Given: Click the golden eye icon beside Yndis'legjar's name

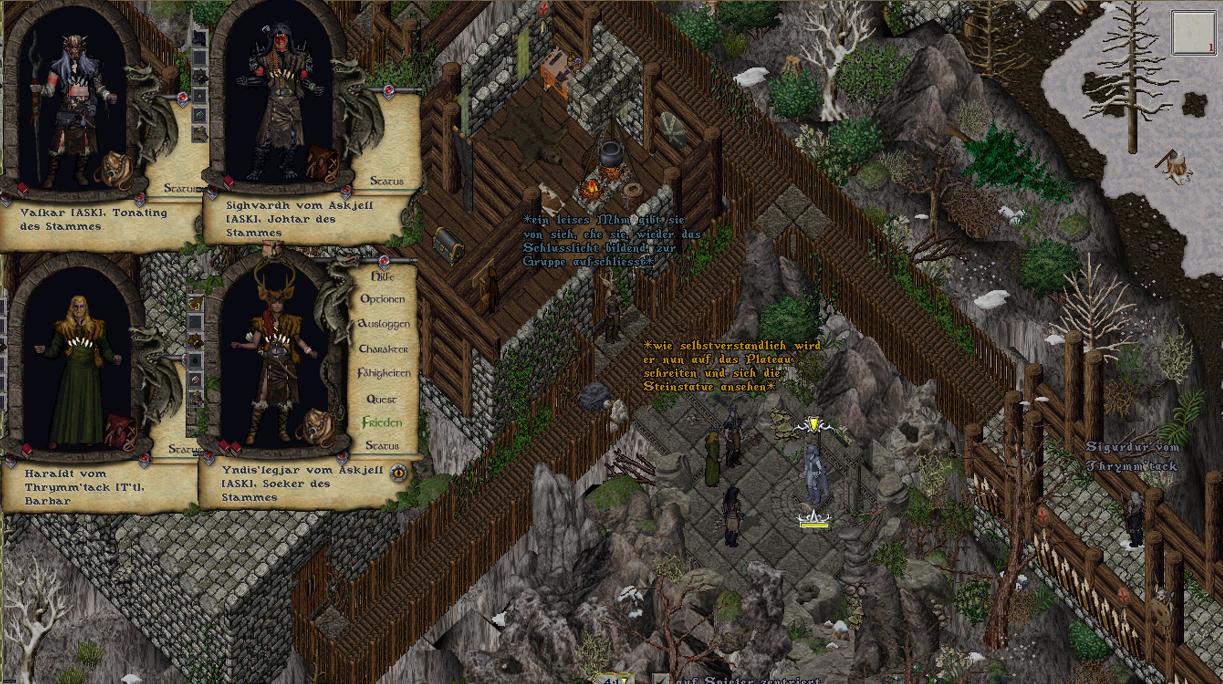Looking at the screenshot, I should point(399,472).
